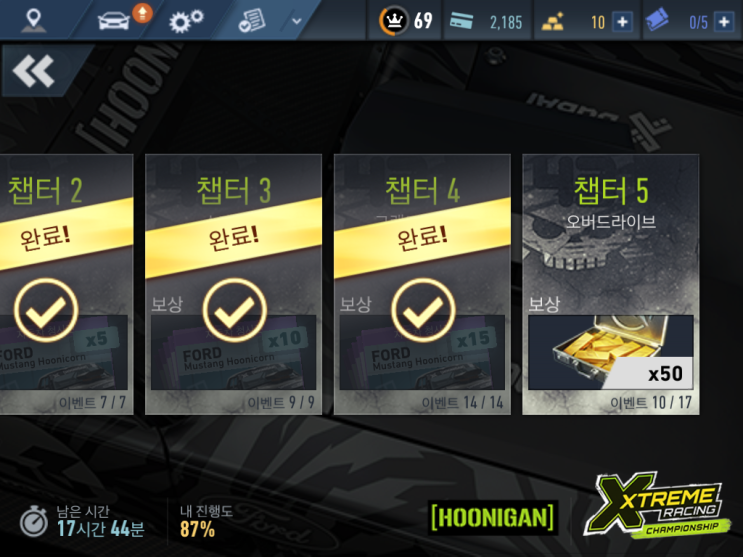743x557 pixels.
Task: Tap the cash balance card icon
Action: point(461,21)
